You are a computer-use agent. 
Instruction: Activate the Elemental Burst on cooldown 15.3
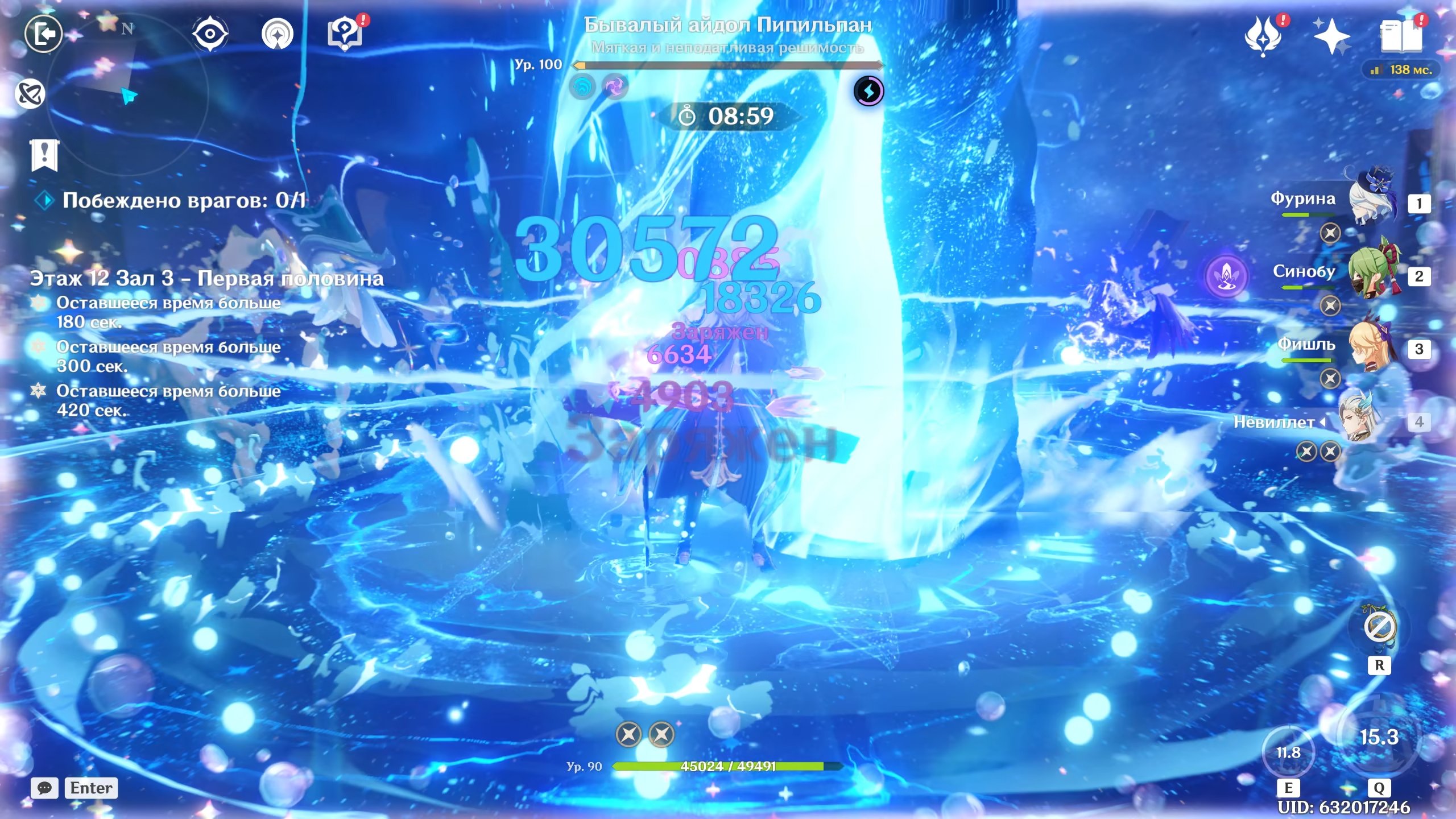pos(1379,737)
